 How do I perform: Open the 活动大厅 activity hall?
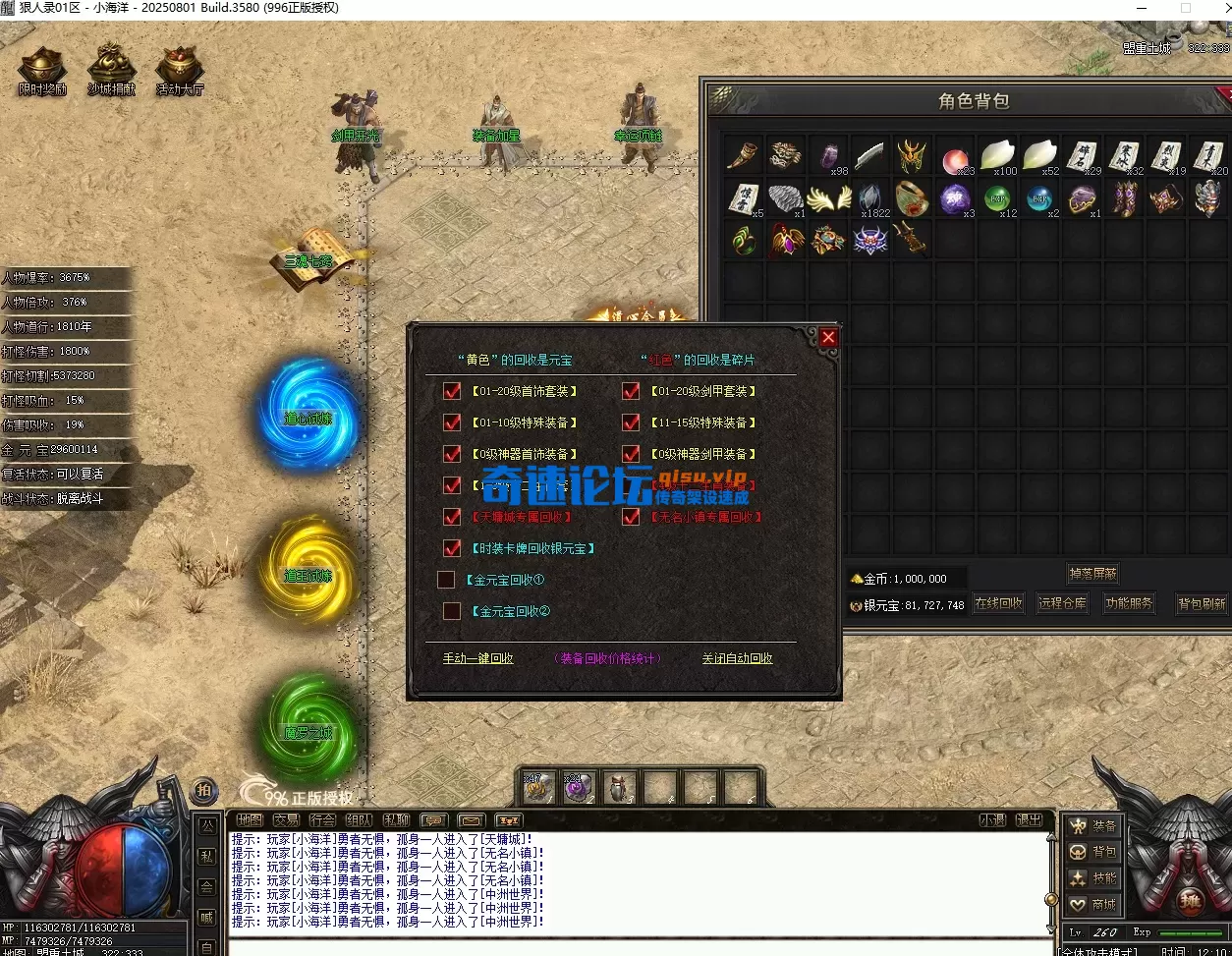click(179, 71)
